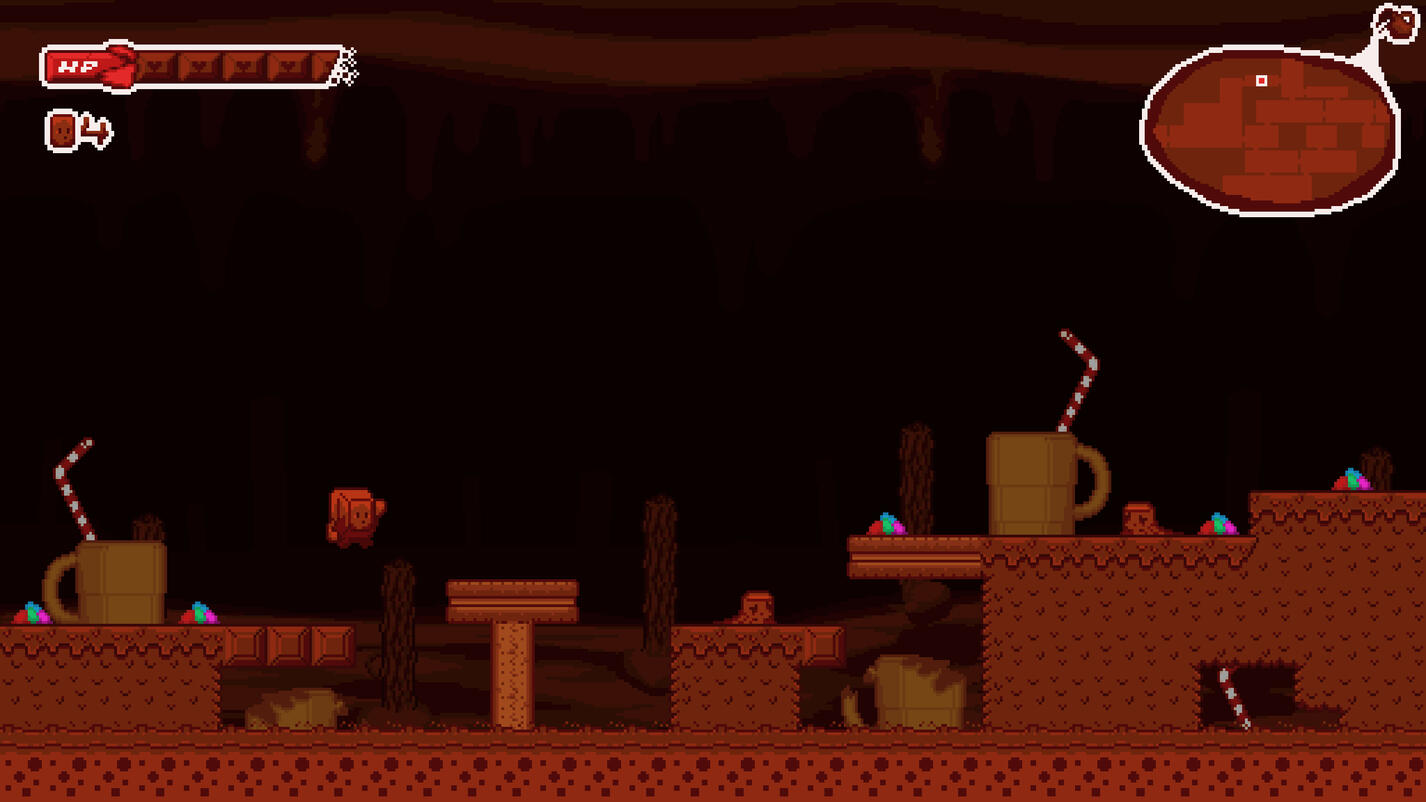
Task: Click the white player marker on the minimap
Action: click(x=1262, y=81)
